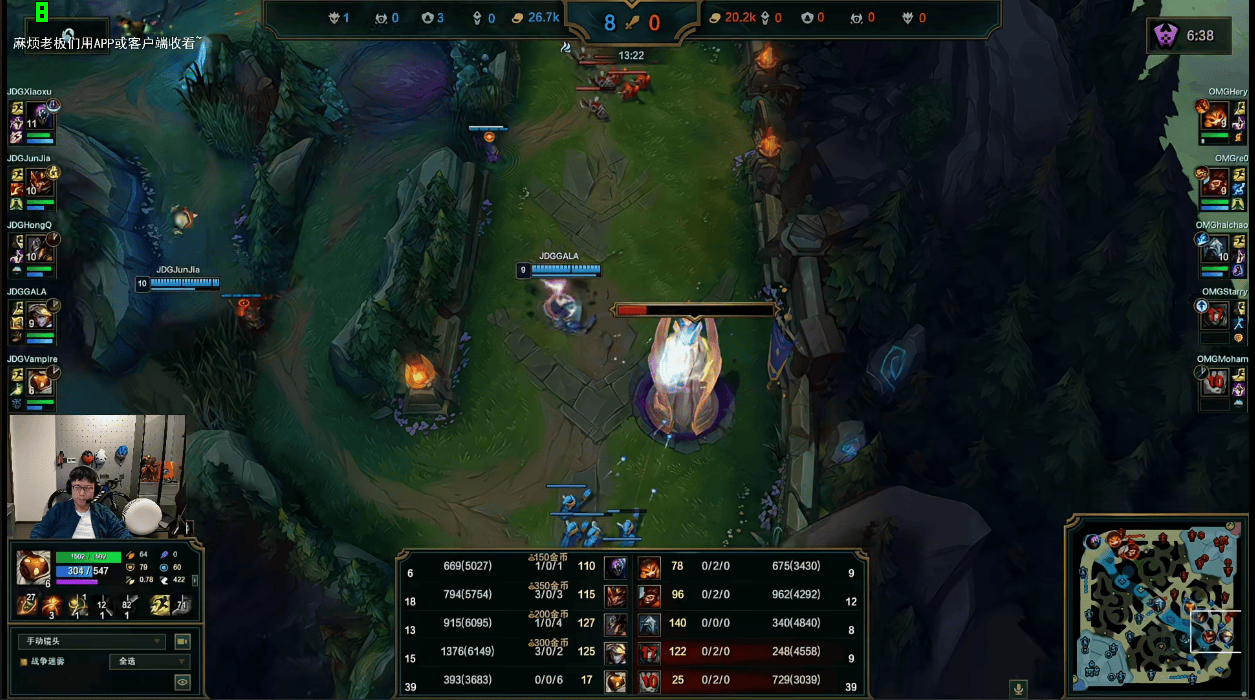This screenshot has width=1255, height=700.
Task: Select JDGHongQ's champion portrait
Action: (41, 246)
